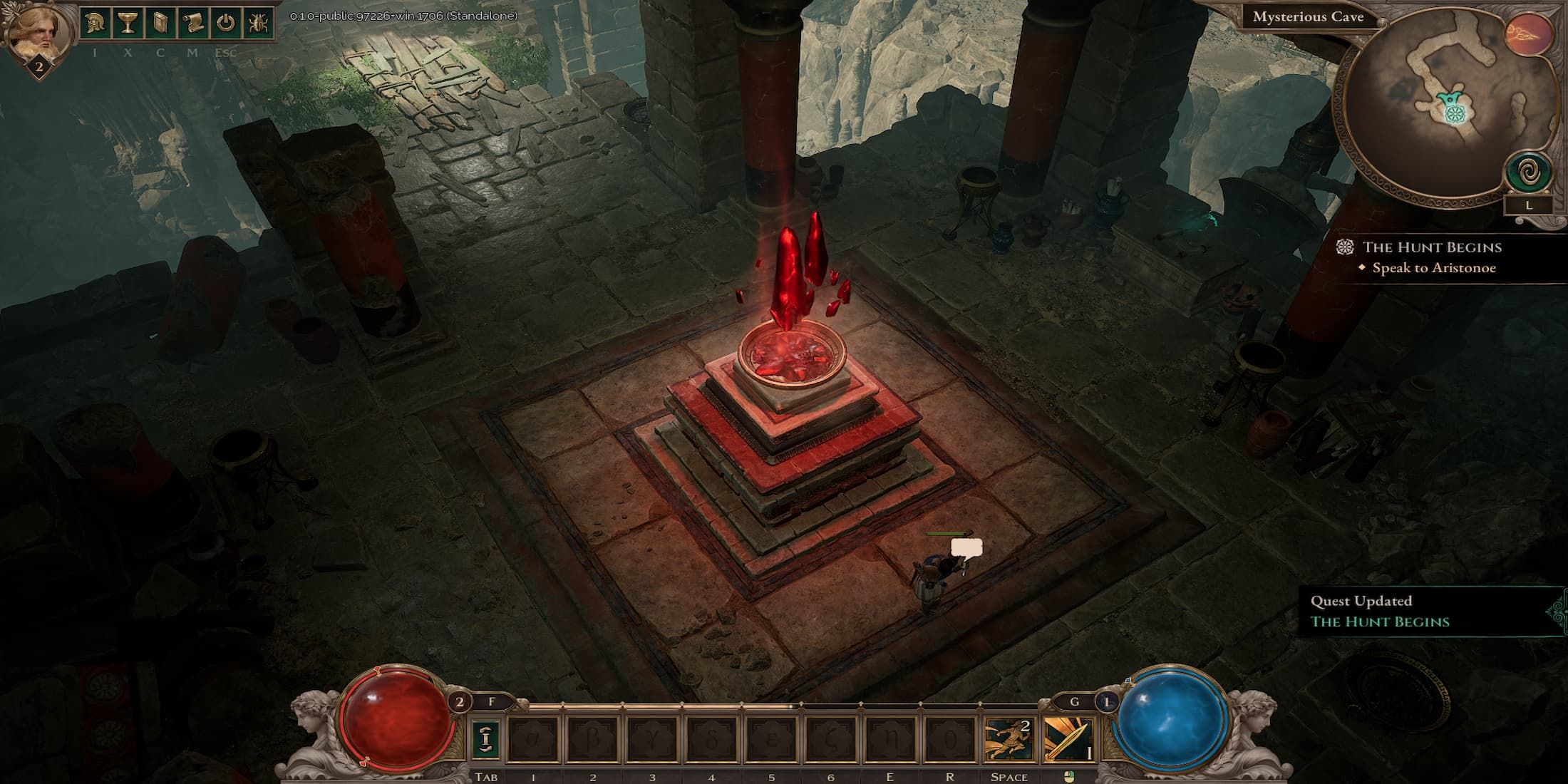Open the book icon in the top bar
Screen dimensions: 1568x784
(x=160, y=23)
